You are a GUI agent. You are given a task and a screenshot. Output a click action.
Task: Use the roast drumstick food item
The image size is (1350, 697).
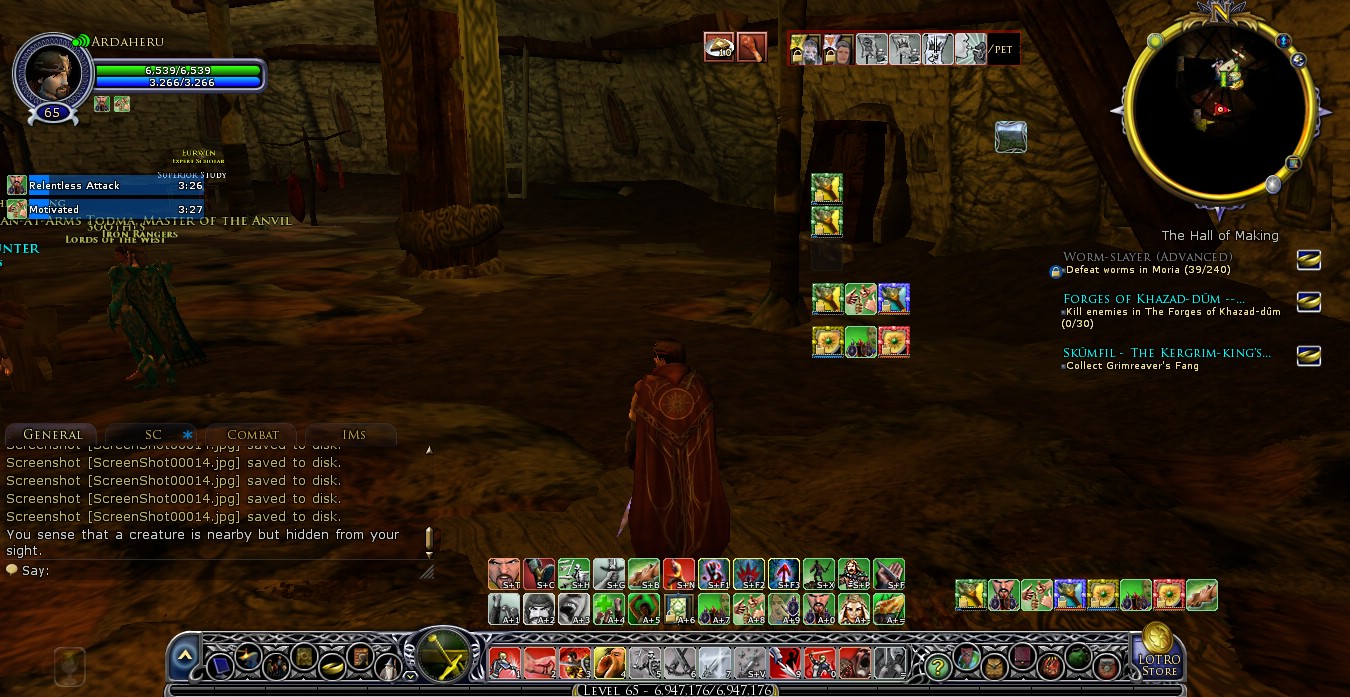pos(752,47)
